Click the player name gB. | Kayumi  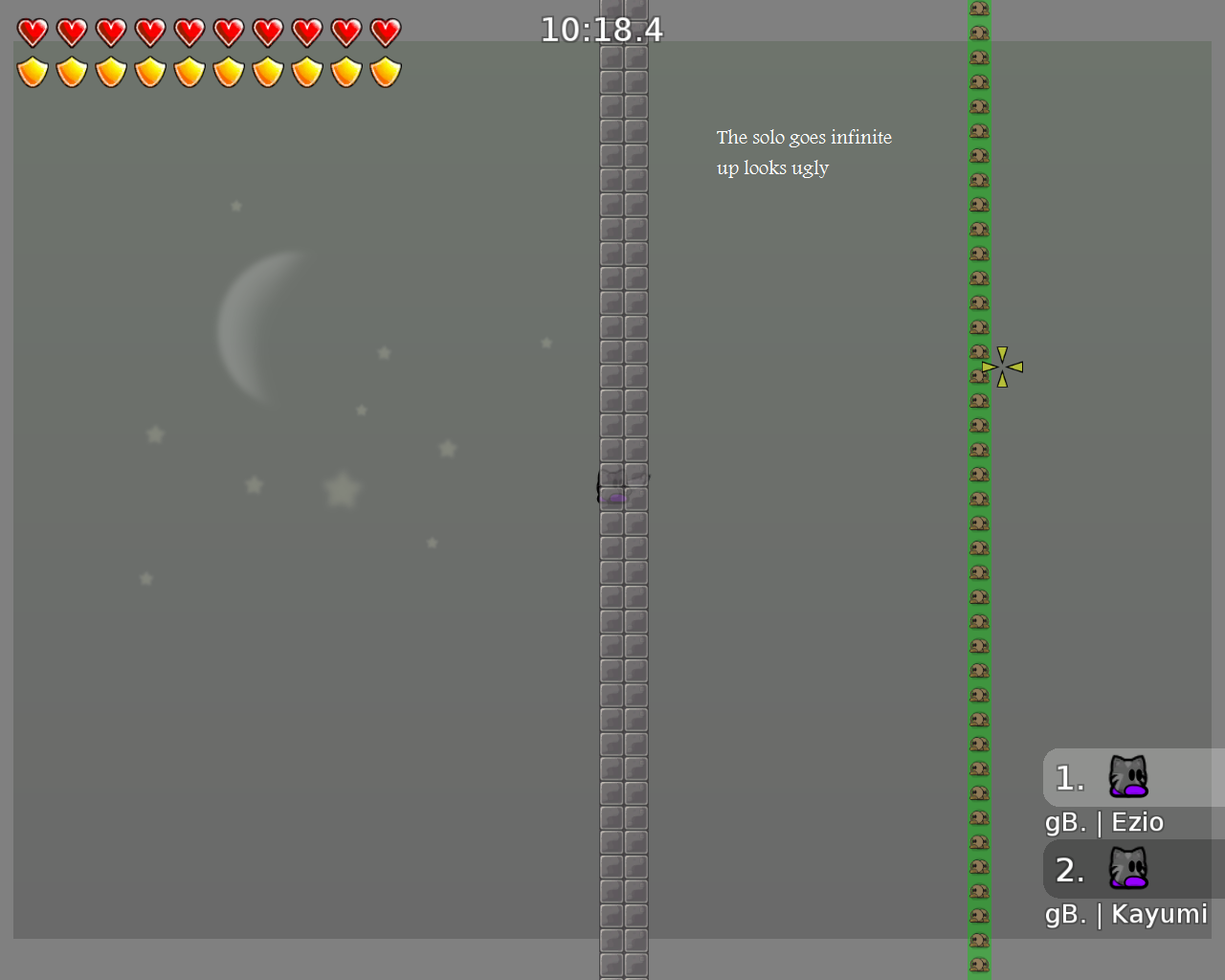(1126, 914)
